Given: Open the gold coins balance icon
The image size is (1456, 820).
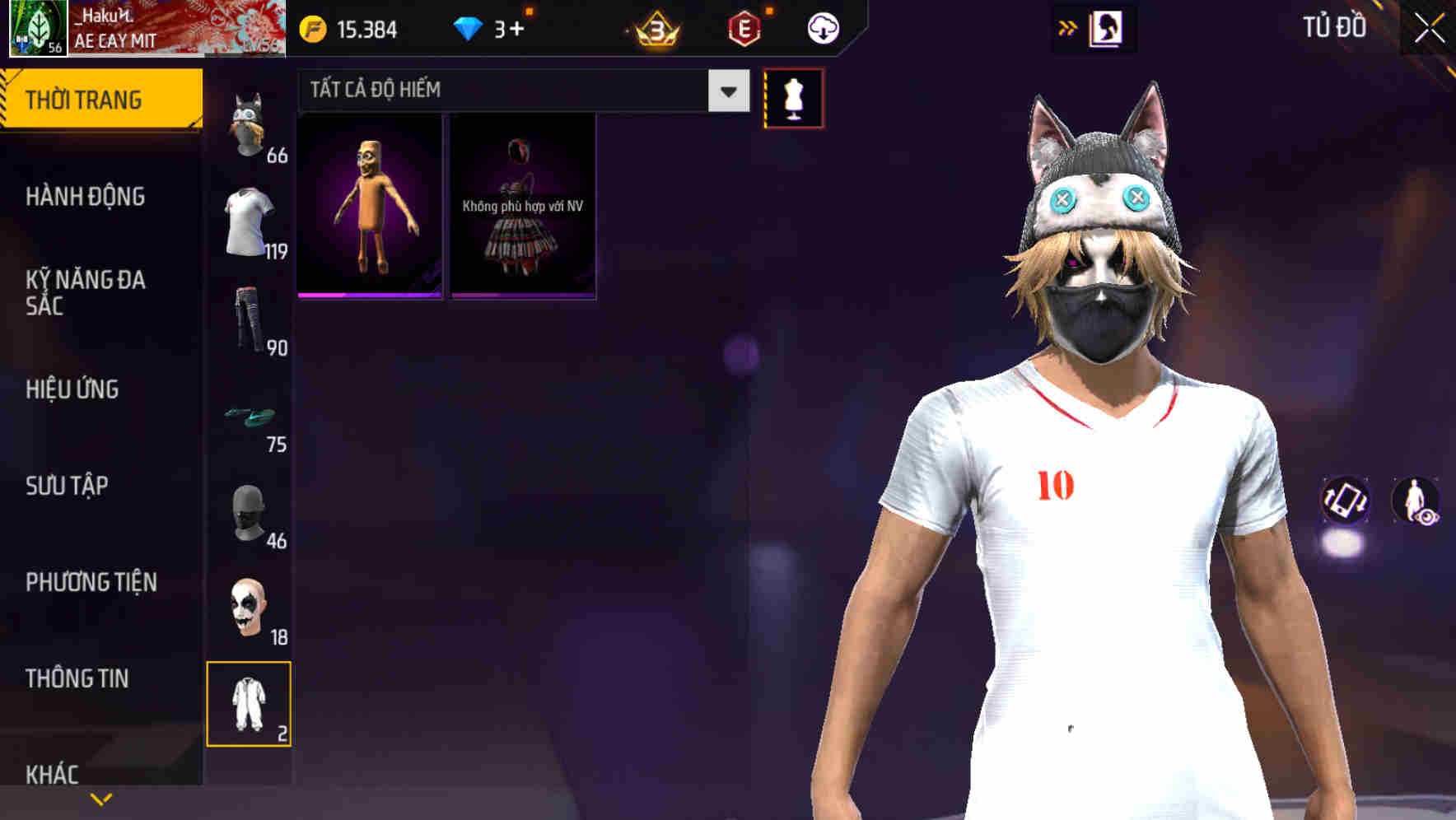Looking at the screenshot, I should coord(311,30).
